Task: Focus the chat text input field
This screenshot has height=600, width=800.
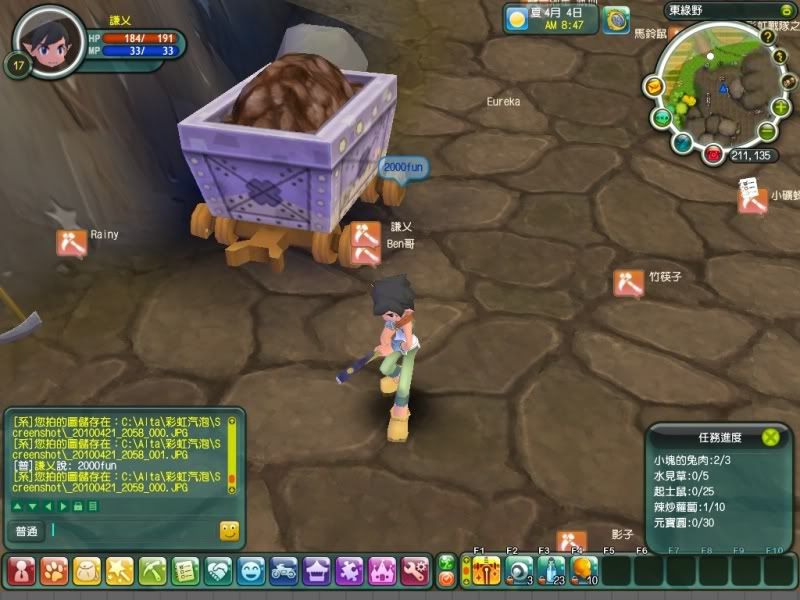Action: point(130,531)
